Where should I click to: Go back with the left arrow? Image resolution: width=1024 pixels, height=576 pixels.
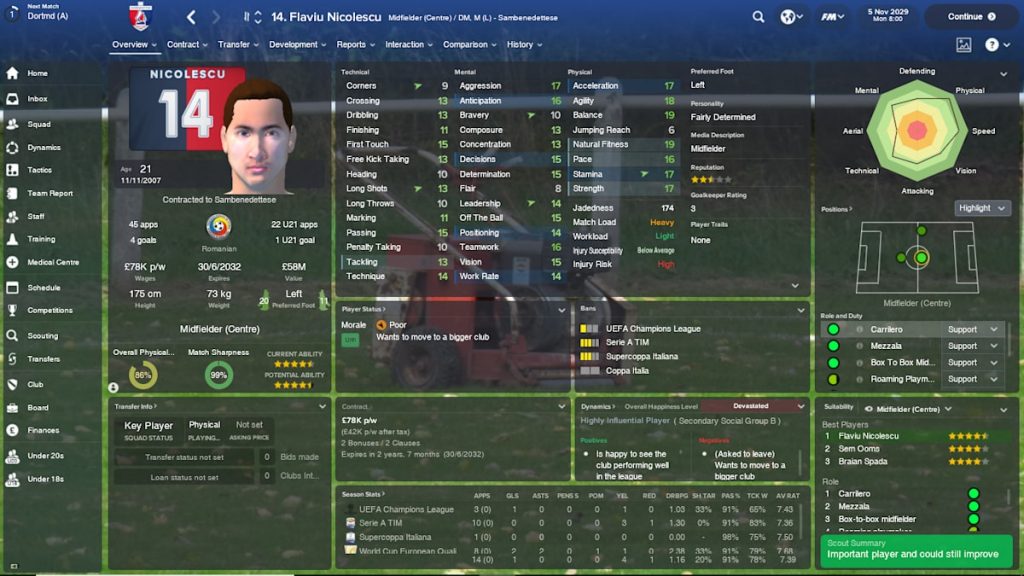click(191, 17)
